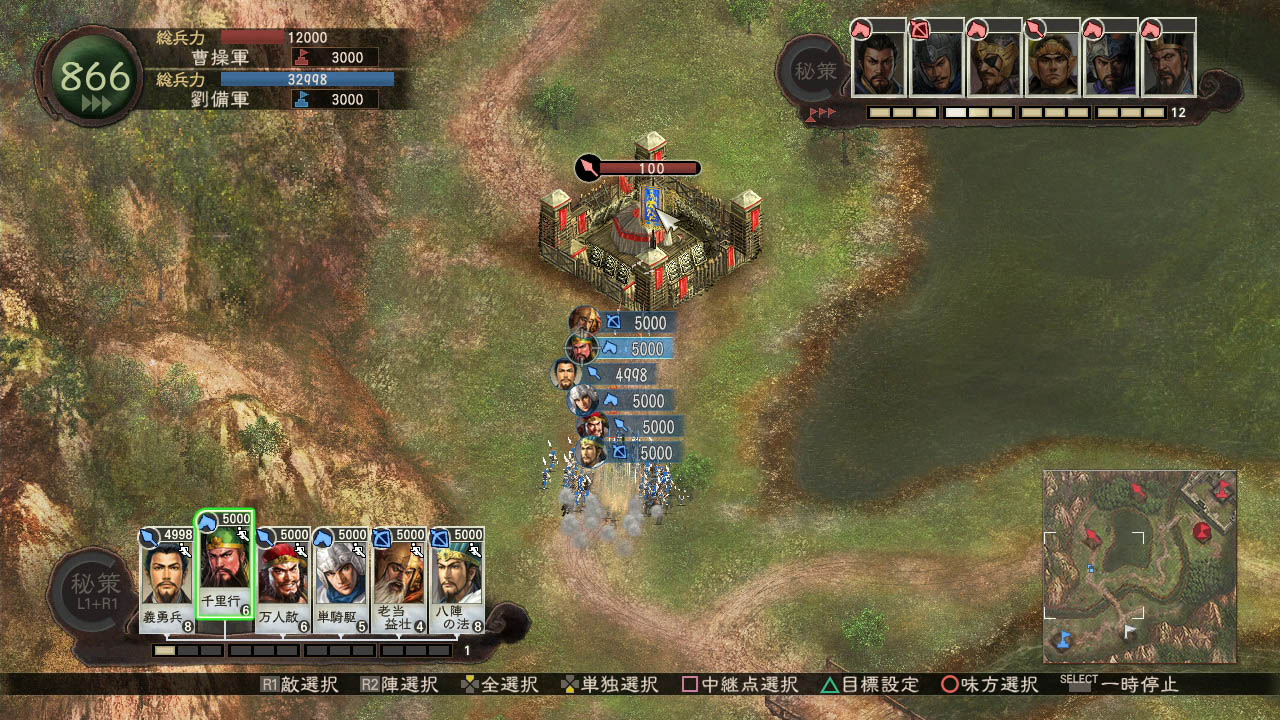1280x720 pixels.
Task: Choose the highlighted 千里行 officer card
Action: 225,575
